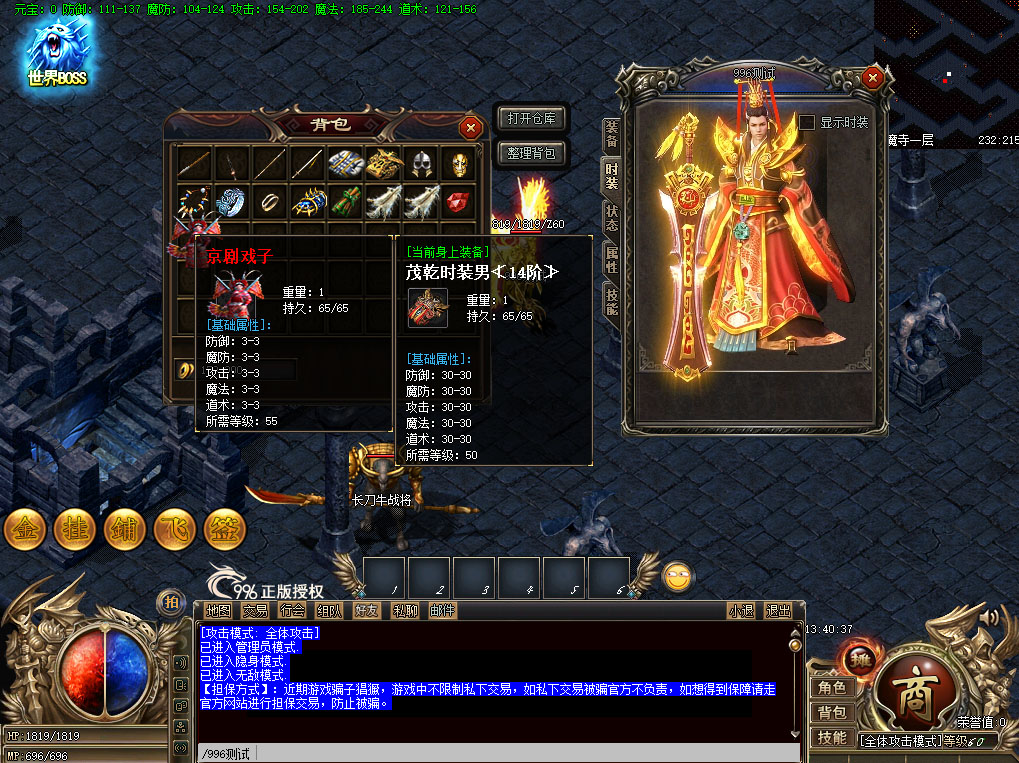Screen dimensions: 1019x763
Task: Open the 角色 character button
Action: coord(832,687)
